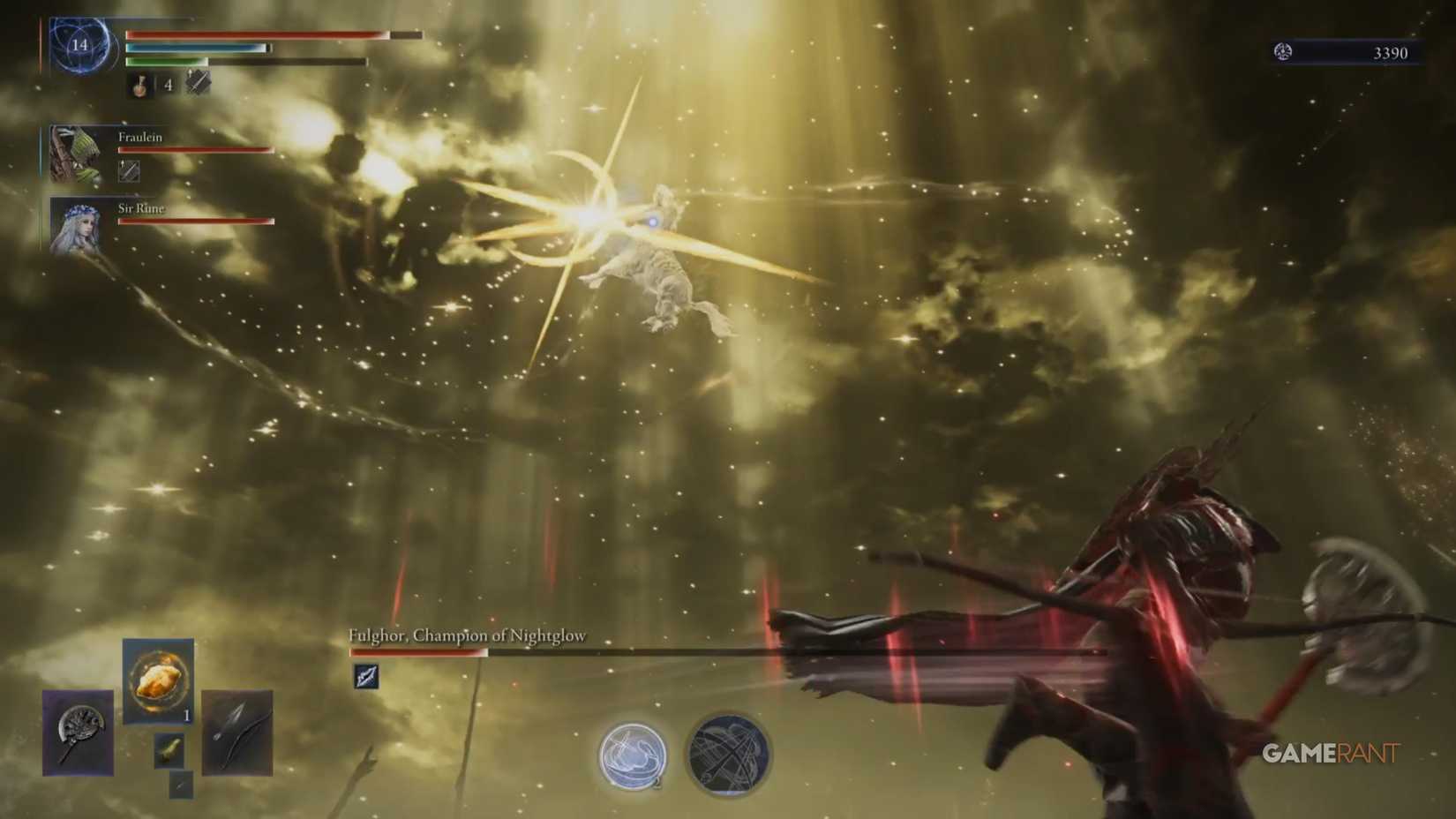Click the boss name Fulghor, Champion of Nightglow
The height and width of the screenshot is (819, 1456).
(468, 634)
